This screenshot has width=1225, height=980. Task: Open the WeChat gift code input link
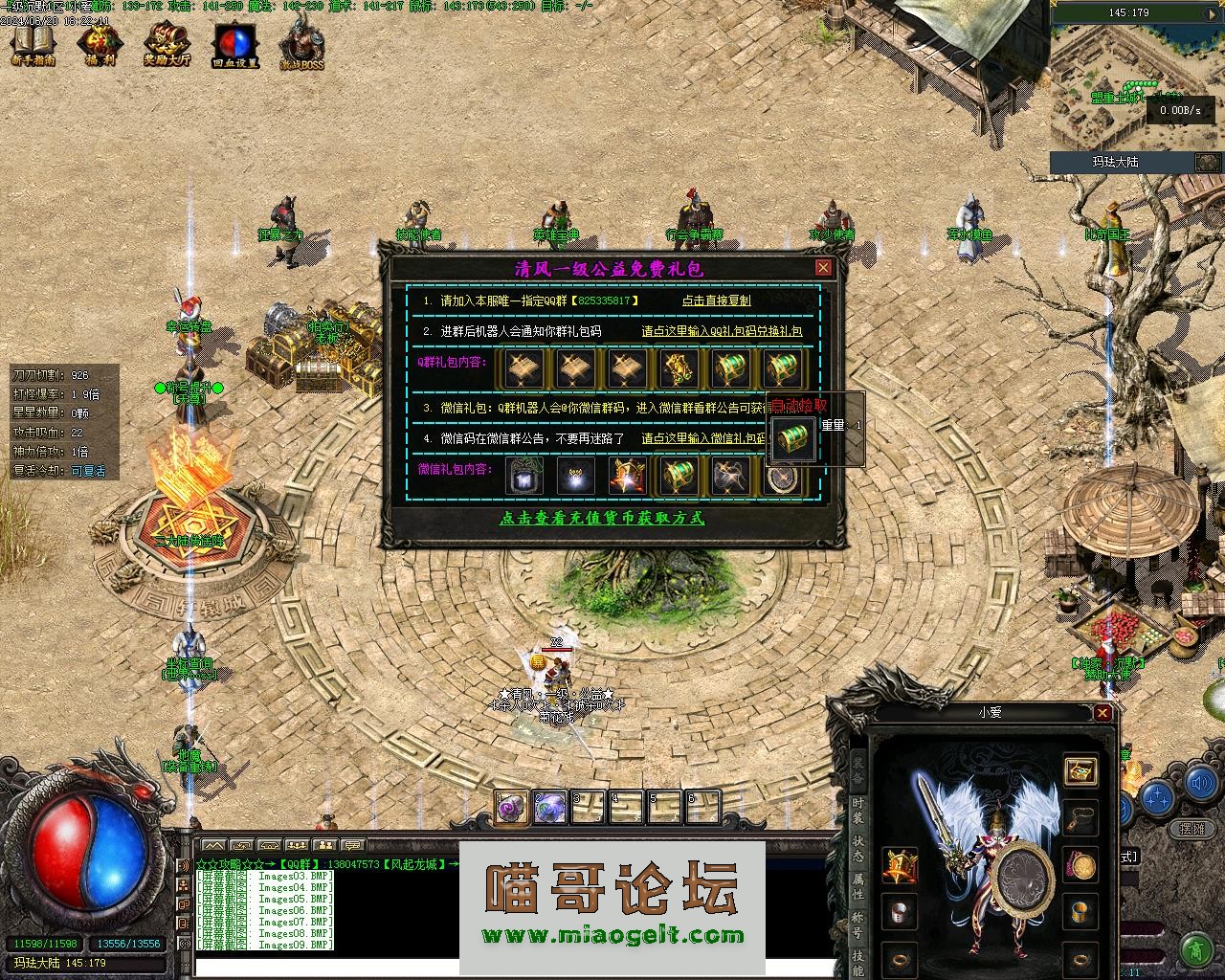(x=703, y=438)
